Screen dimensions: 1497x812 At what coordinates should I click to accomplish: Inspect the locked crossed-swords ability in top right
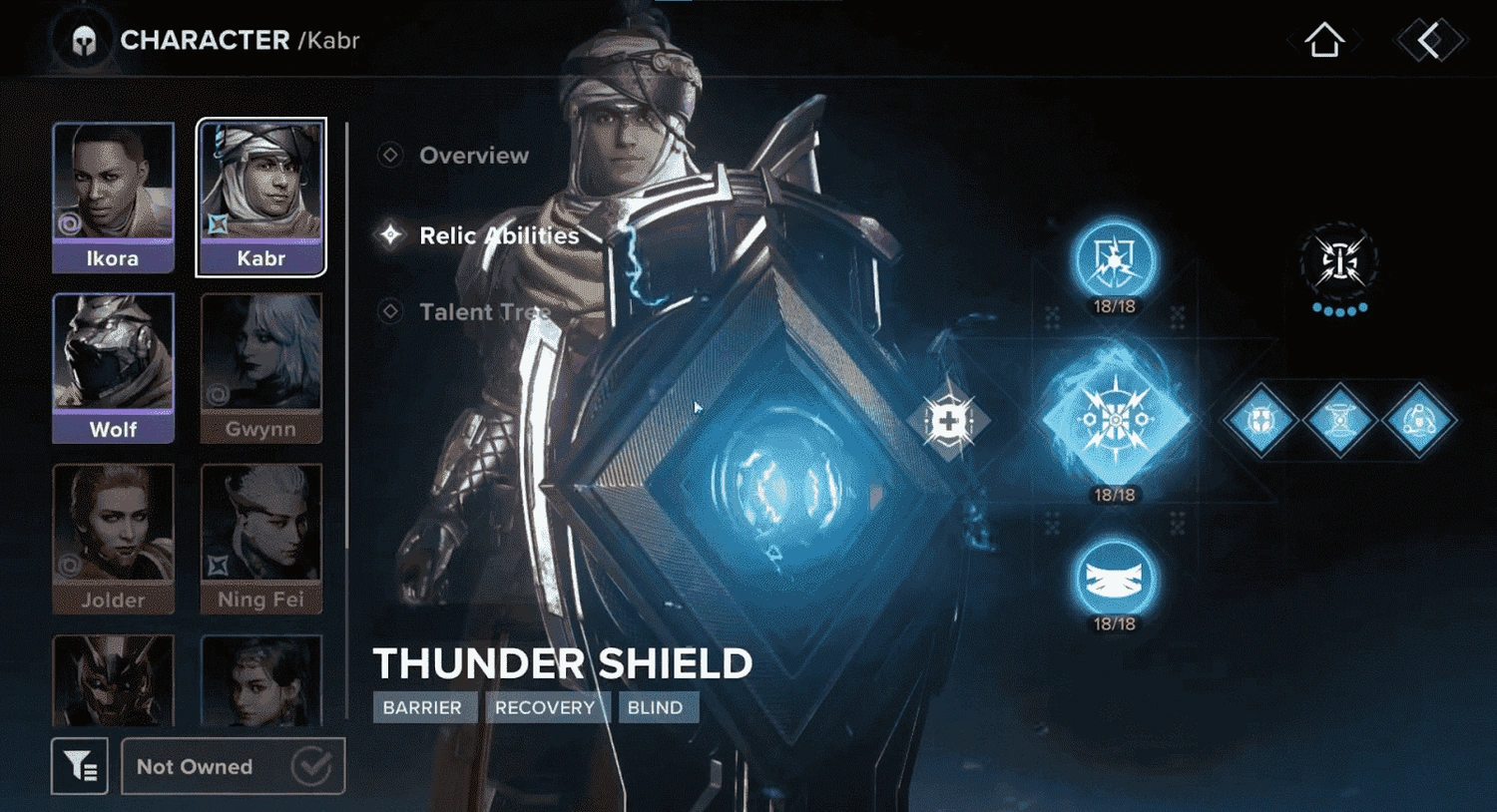pyautogui.click(x=1339, y=261)
